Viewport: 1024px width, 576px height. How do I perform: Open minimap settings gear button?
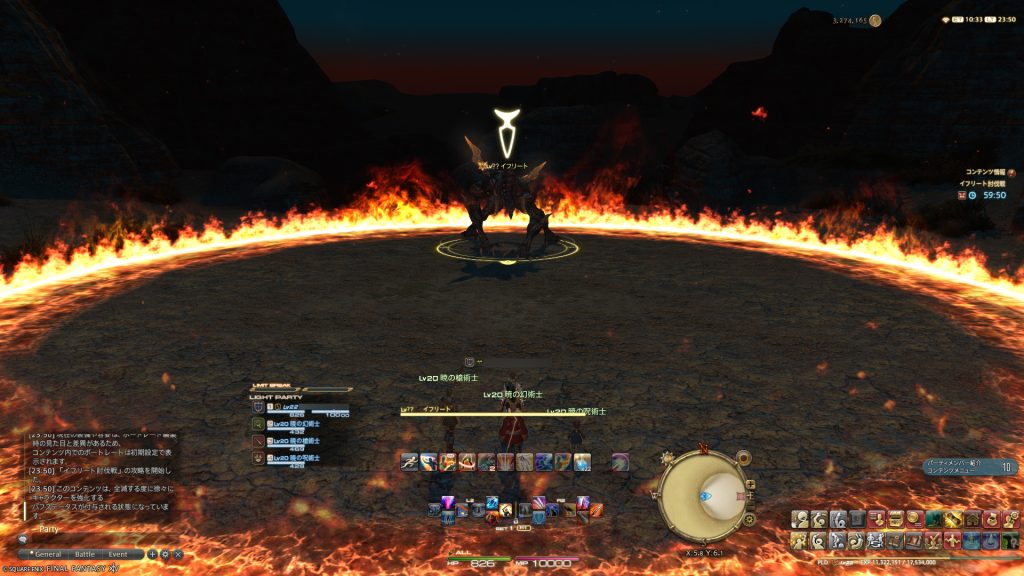(x=749, y=519)
